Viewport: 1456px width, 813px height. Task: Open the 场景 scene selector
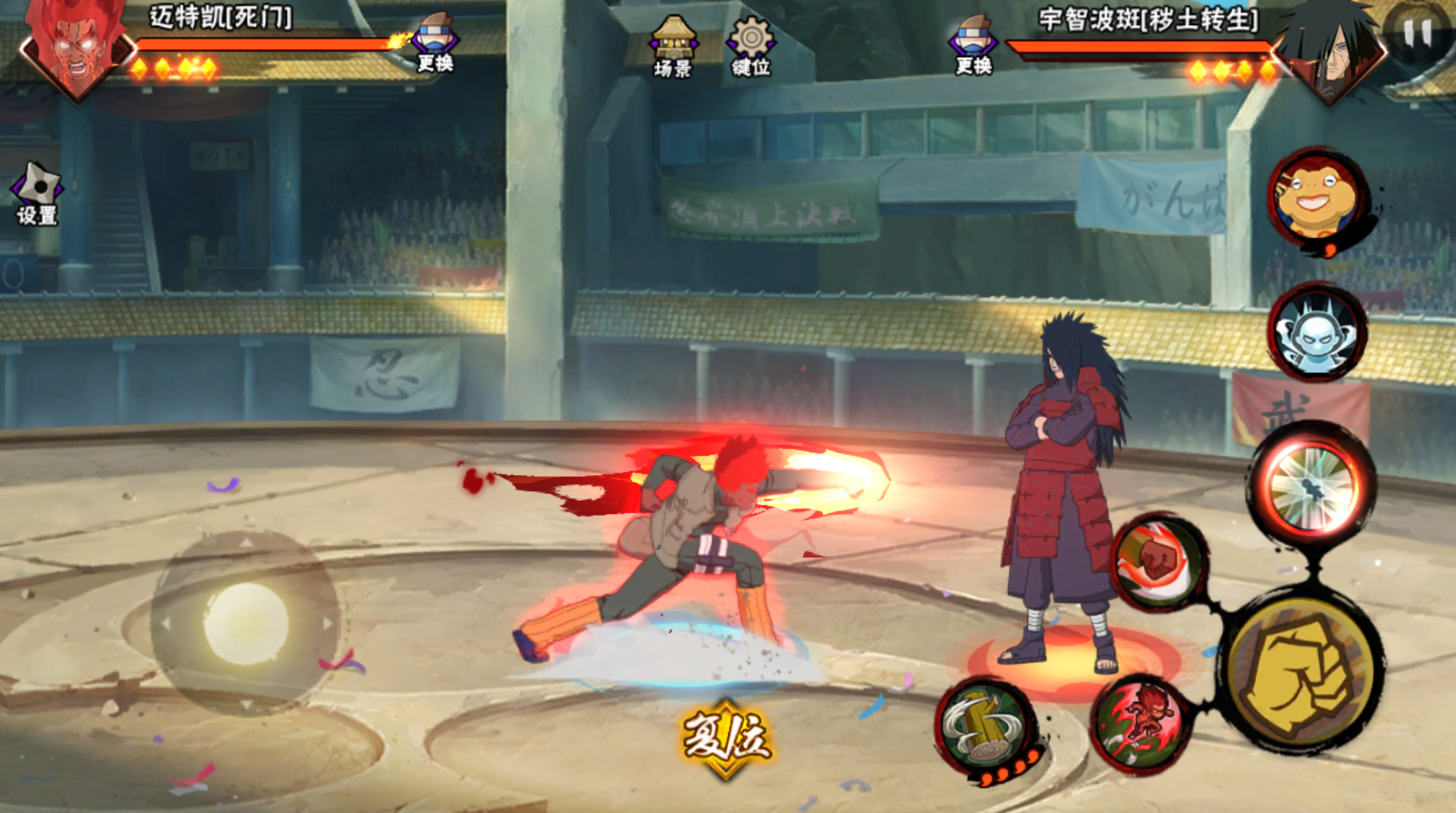pyautogui.click(x=672, y=47)
